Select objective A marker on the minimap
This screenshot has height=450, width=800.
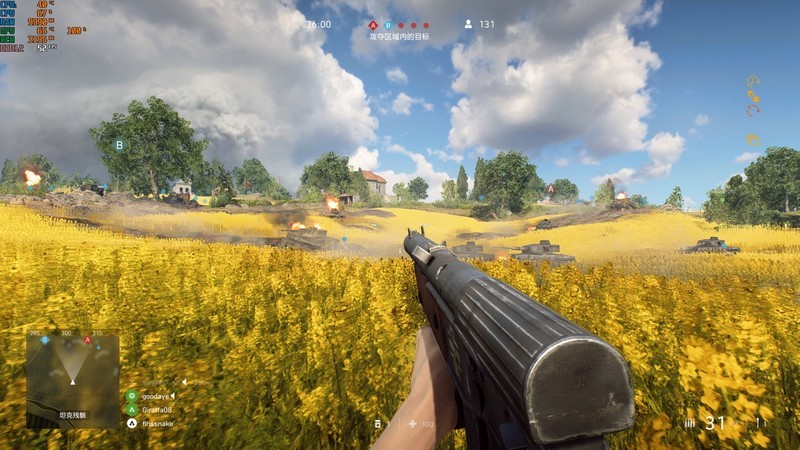pyautogui.click(x=88, y=340)
